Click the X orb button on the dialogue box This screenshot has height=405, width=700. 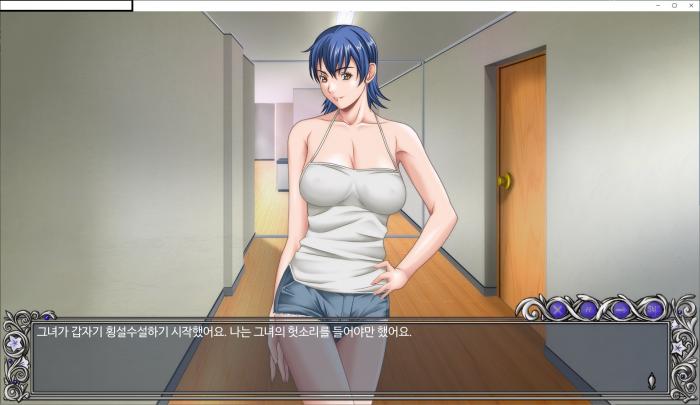pyautogui.click(x=557, y=310)
